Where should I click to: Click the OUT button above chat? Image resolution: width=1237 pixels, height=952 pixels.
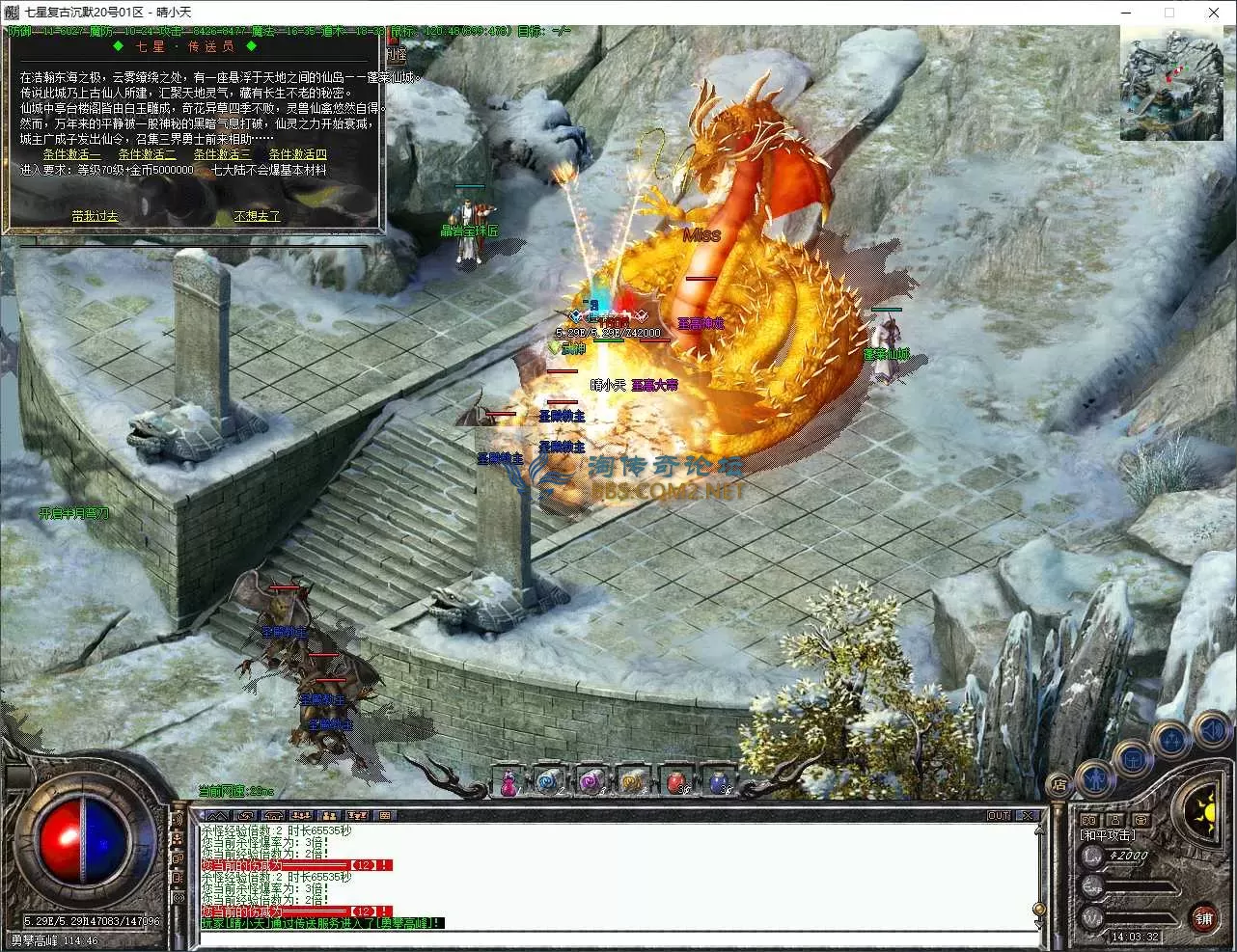pos(999,816)
